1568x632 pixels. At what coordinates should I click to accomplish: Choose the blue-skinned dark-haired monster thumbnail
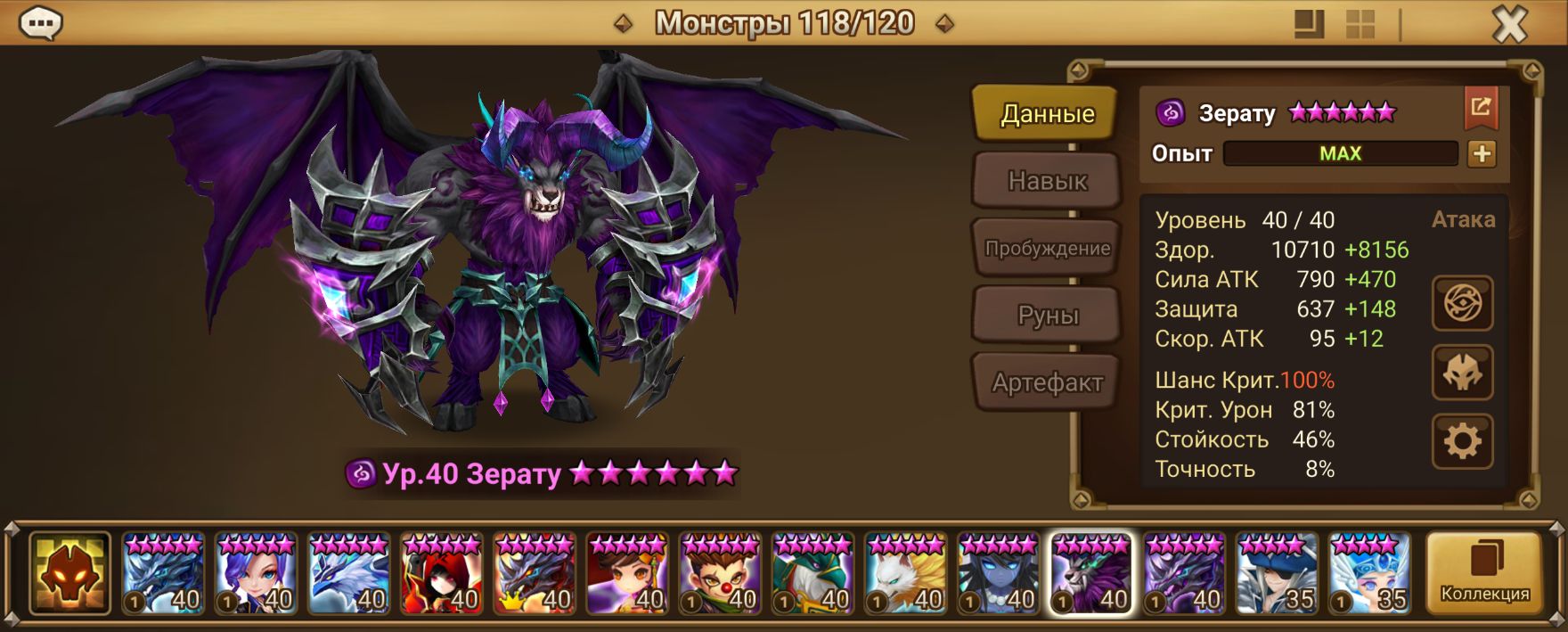point(999,573)
